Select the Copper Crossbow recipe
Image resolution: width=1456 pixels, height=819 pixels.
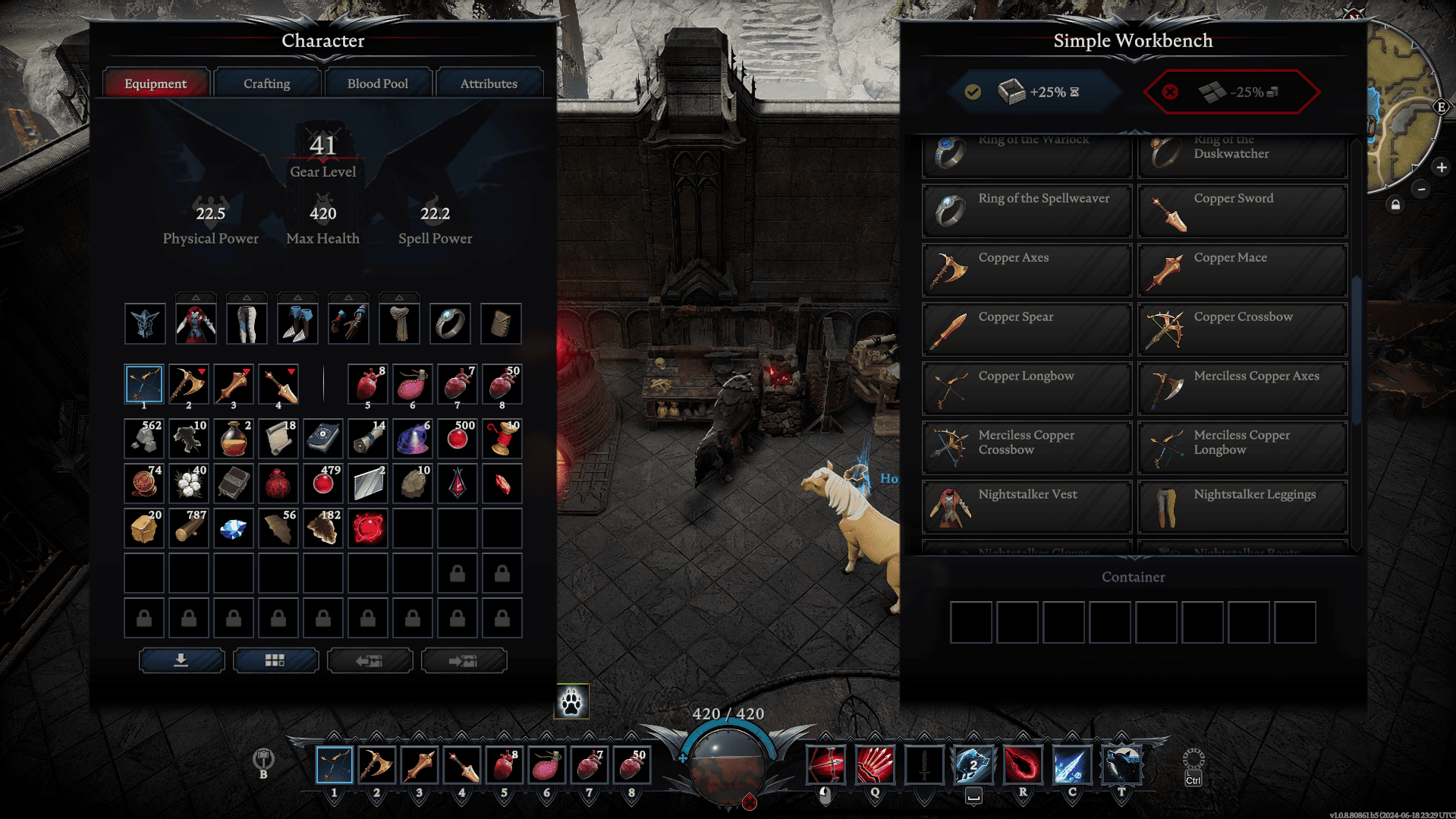tap(1242, 329)
